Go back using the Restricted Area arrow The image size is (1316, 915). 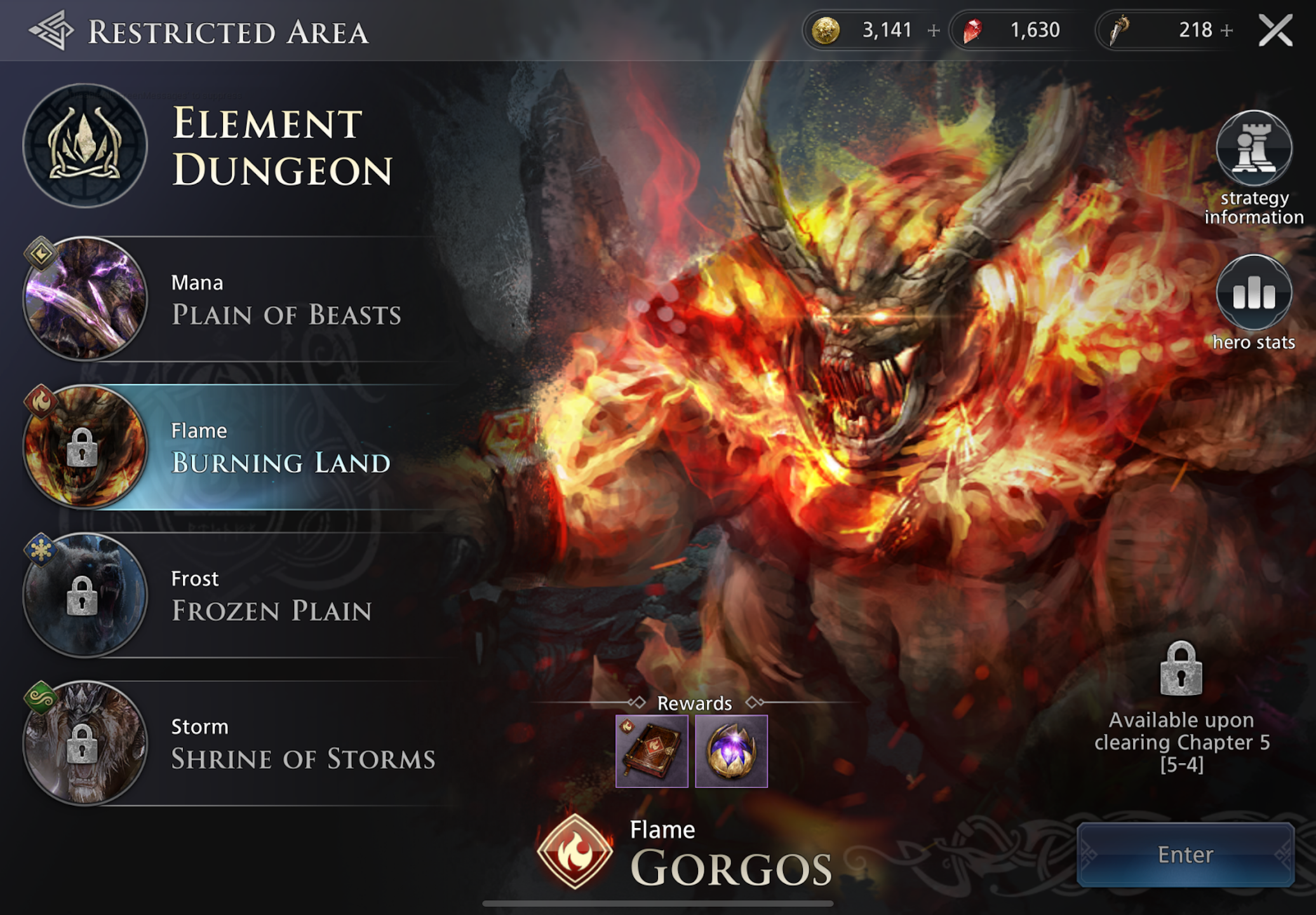51,30
